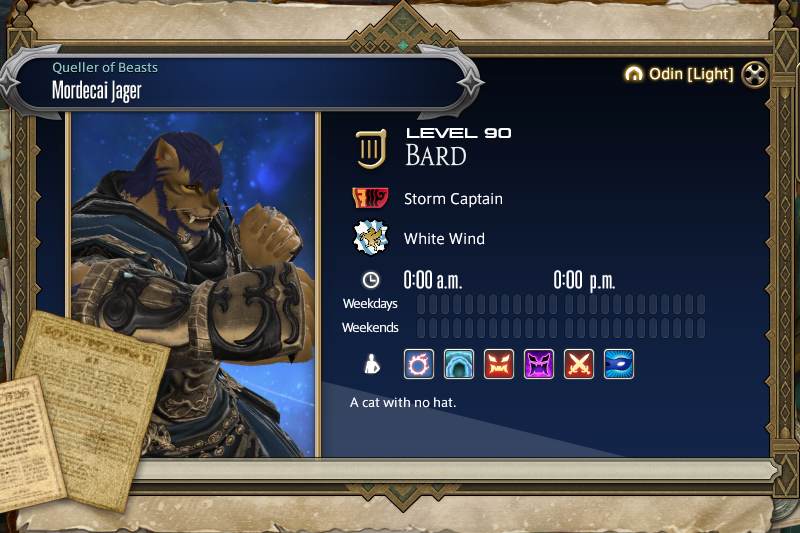Select the glowing ring activity icon

click(x=419, y=364)
